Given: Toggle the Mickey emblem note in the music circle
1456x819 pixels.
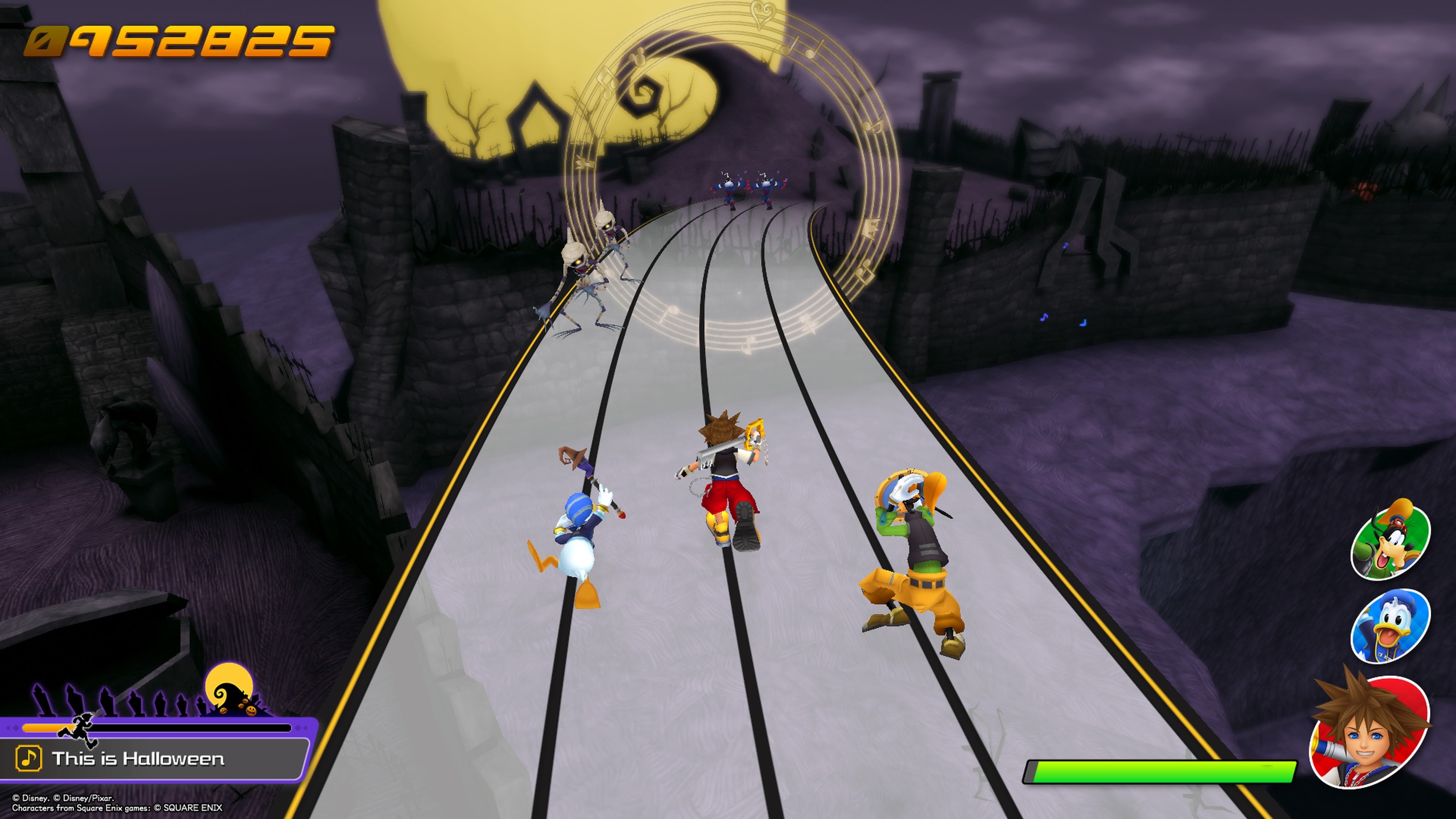Looking at the screenshot, I should pyautogui.click(x=638, y=58).
